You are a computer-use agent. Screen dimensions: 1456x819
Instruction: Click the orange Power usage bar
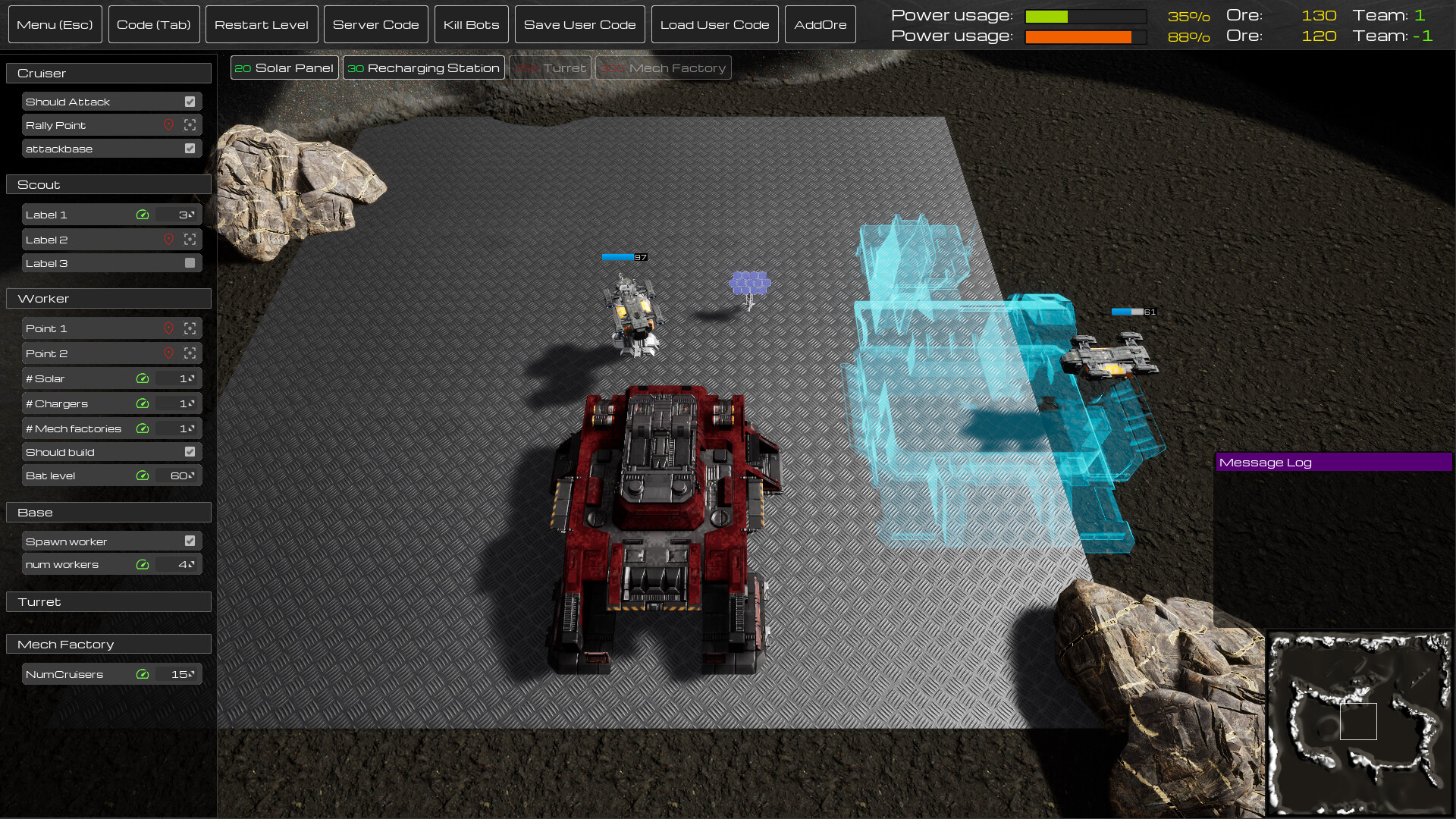(x=1084, y=36)
